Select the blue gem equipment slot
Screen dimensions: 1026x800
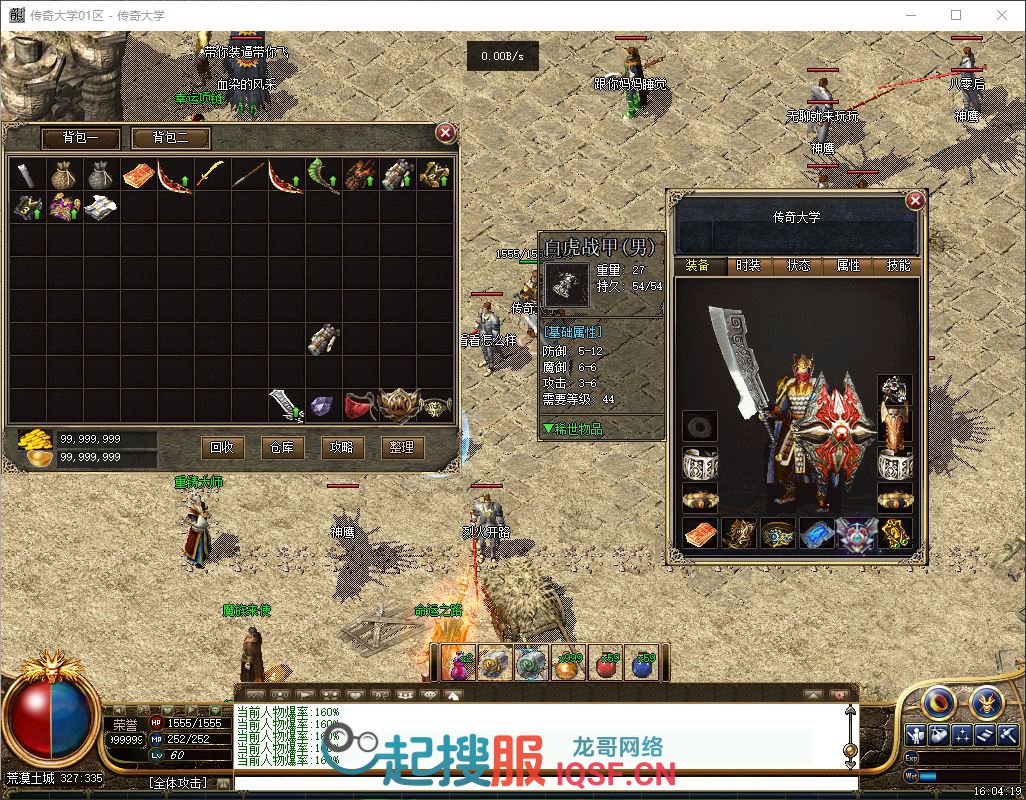[817, 533]
